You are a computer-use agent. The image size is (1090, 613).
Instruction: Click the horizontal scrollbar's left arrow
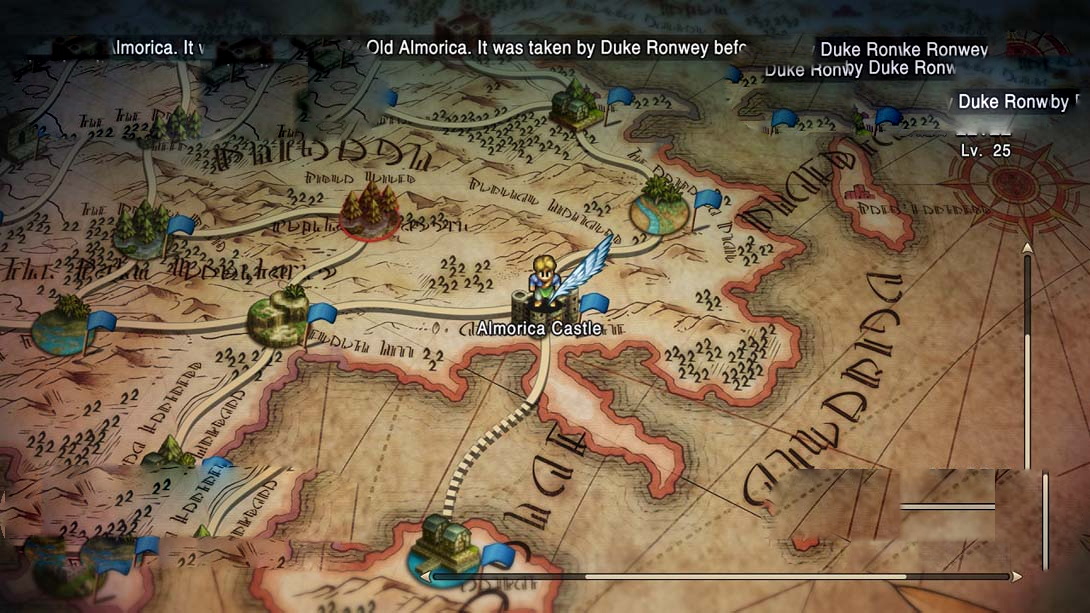coord(426,577)
